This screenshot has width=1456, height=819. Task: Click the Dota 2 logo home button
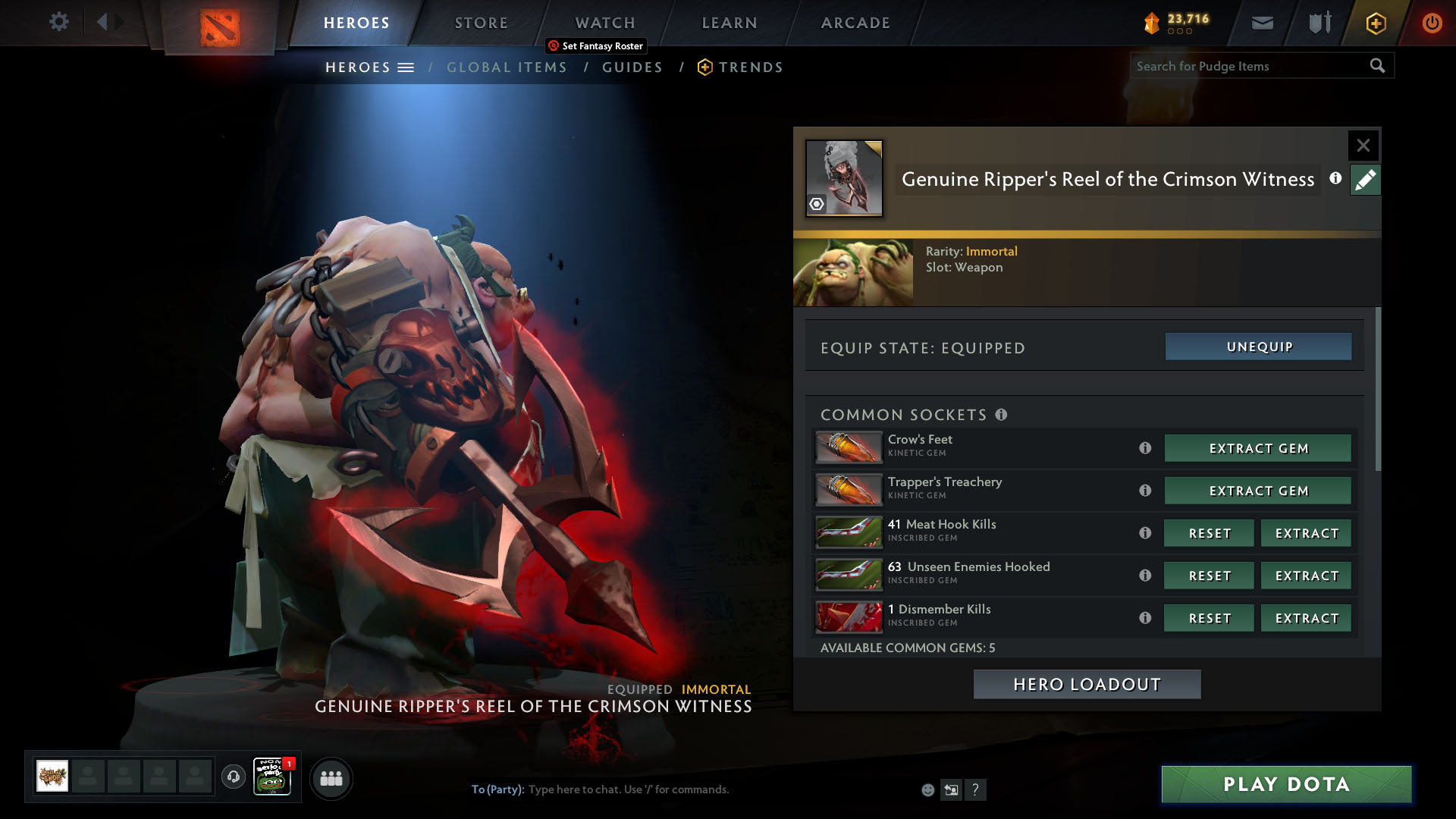coord(220,27)
